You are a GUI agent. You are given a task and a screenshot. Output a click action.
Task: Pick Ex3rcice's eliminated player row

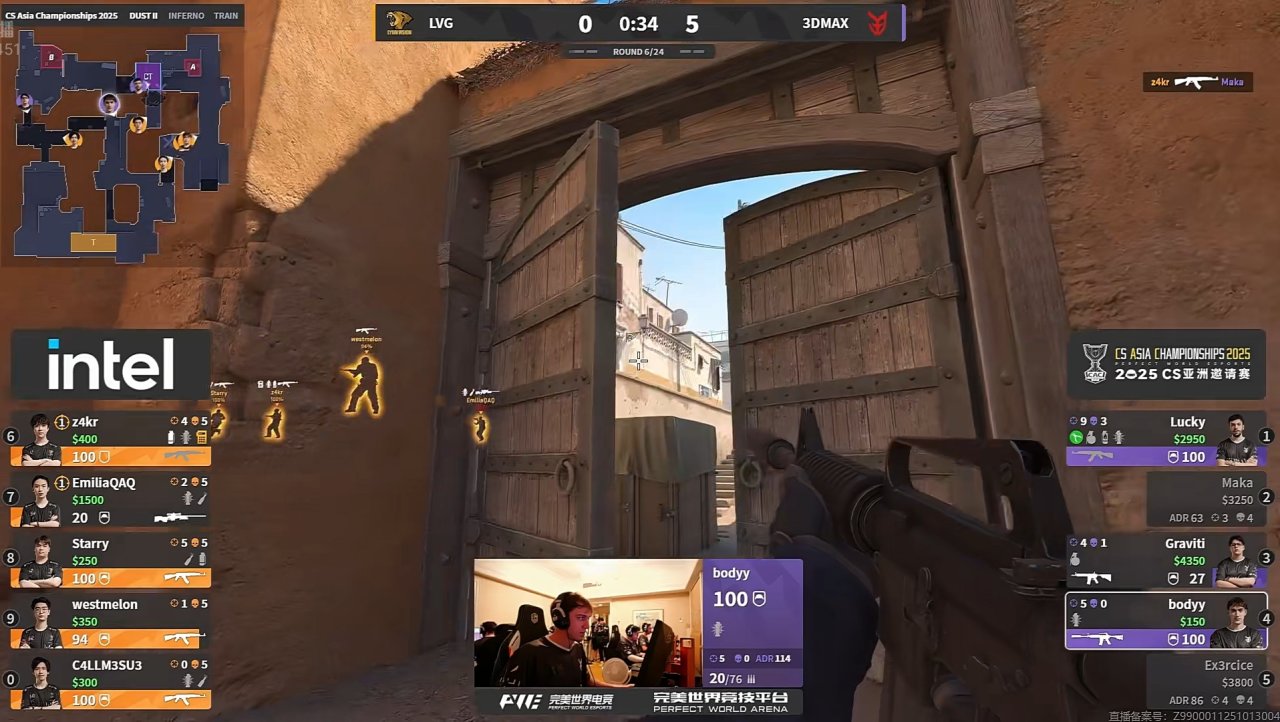pos(1205,682)
